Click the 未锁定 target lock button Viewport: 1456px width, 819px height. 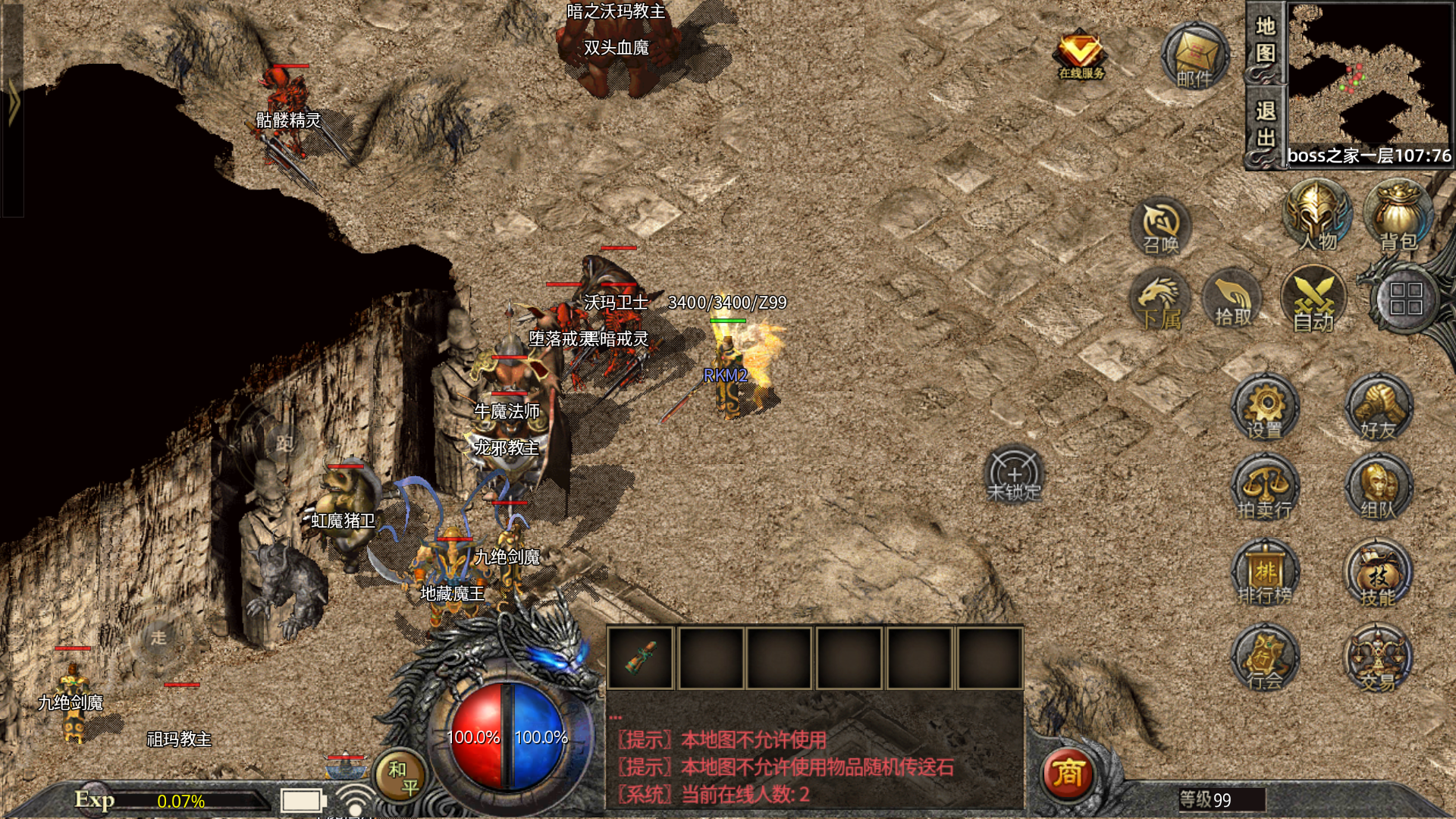click(1014, 475)
